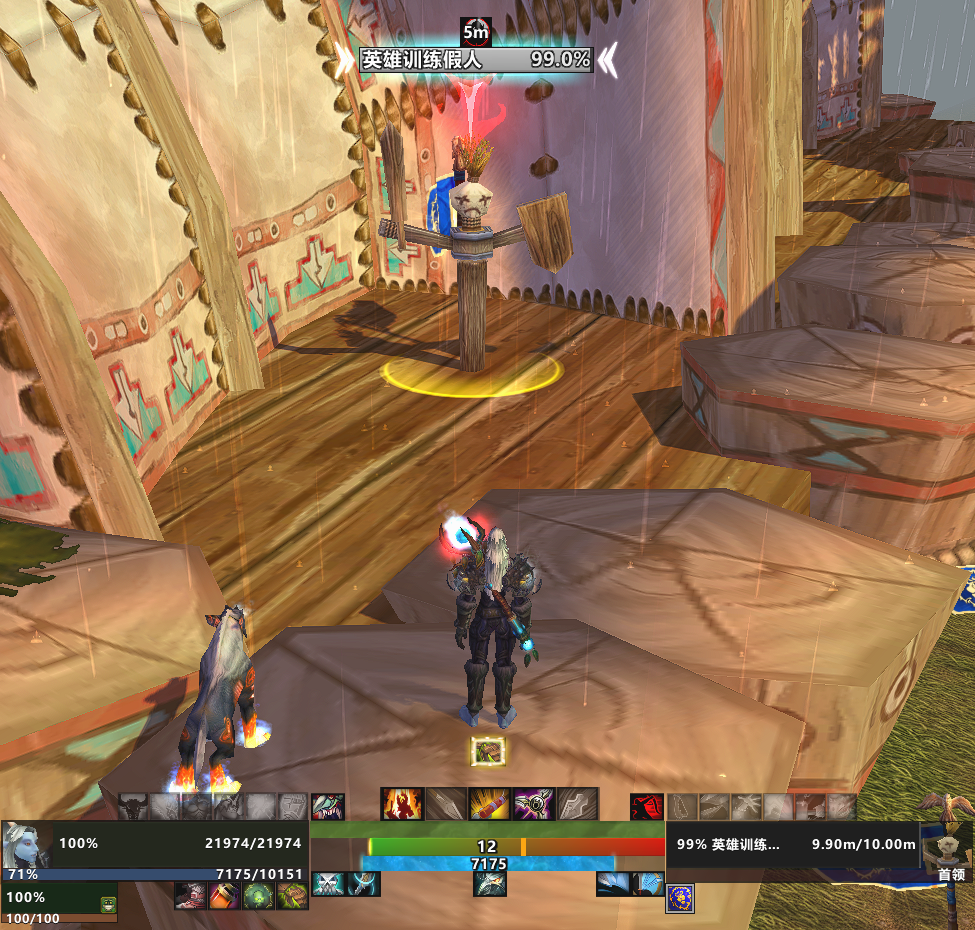Click the blue Alliance lion crest icon

click(x=680, y=899)
